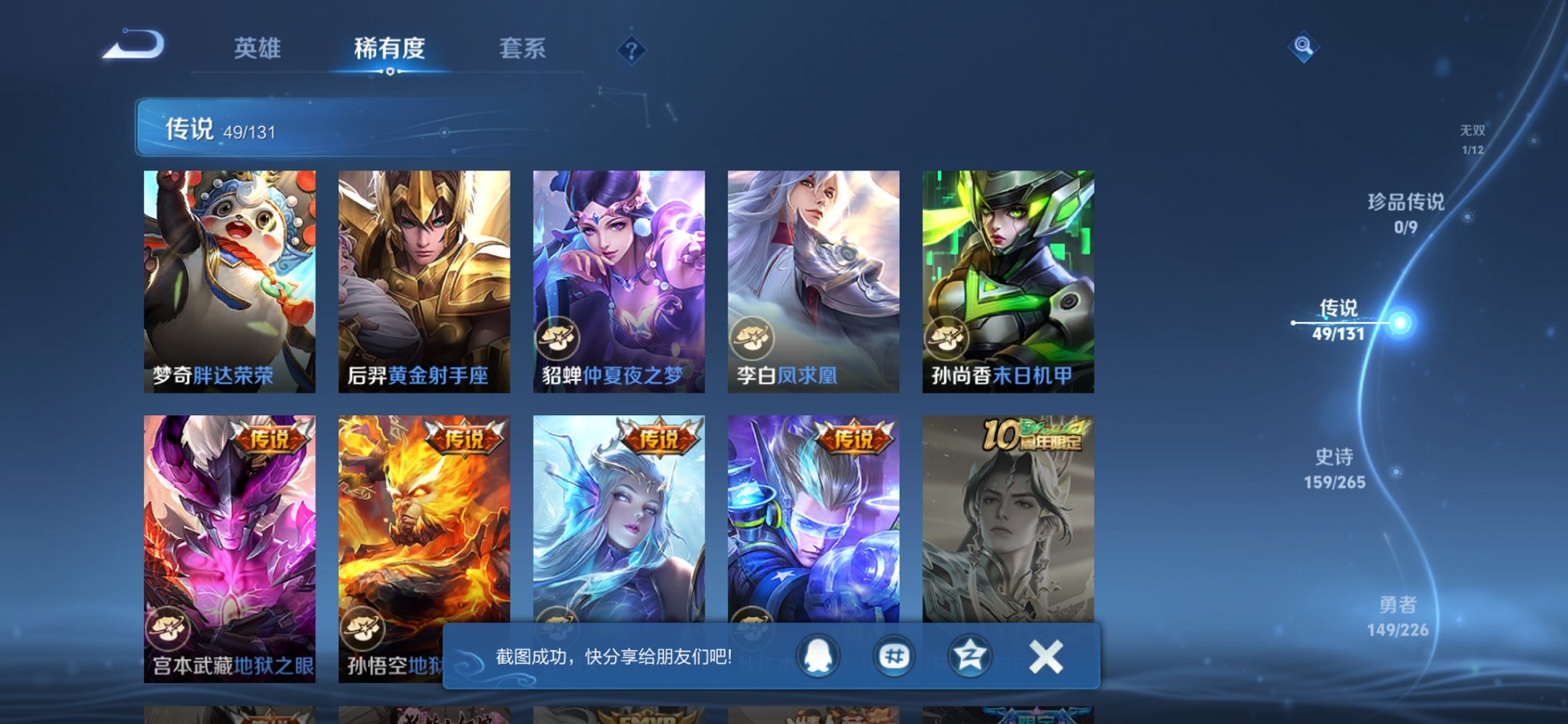Tap the shell badge on 貂蝉仲夏夜之梦
This screenshot has height=724, width=1568.
pyautogui.click(x=557, y=337)
